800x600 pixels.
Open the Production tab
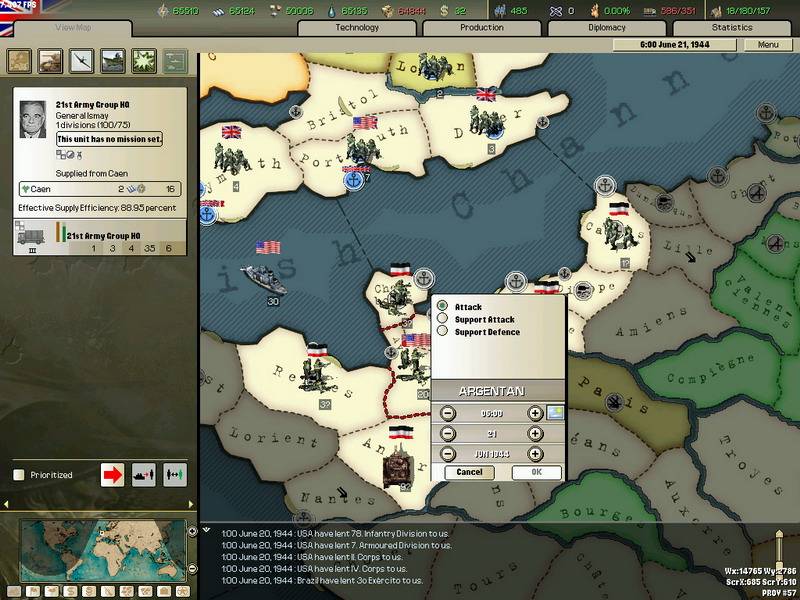click(481, 28)
